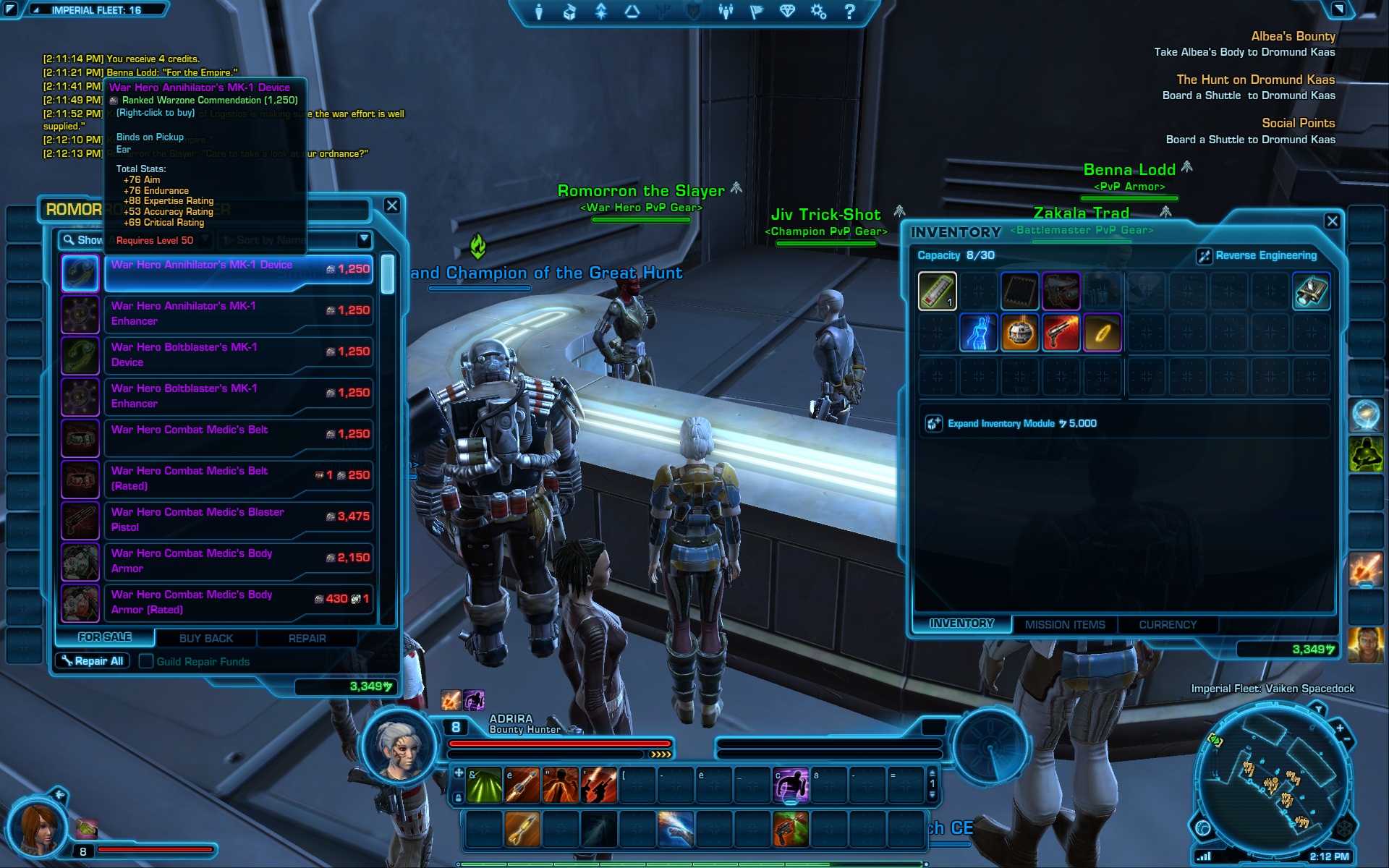Select the blue hologram figure inventory item
This screenshot has width=1389, height=868.
tap(978, 333)
